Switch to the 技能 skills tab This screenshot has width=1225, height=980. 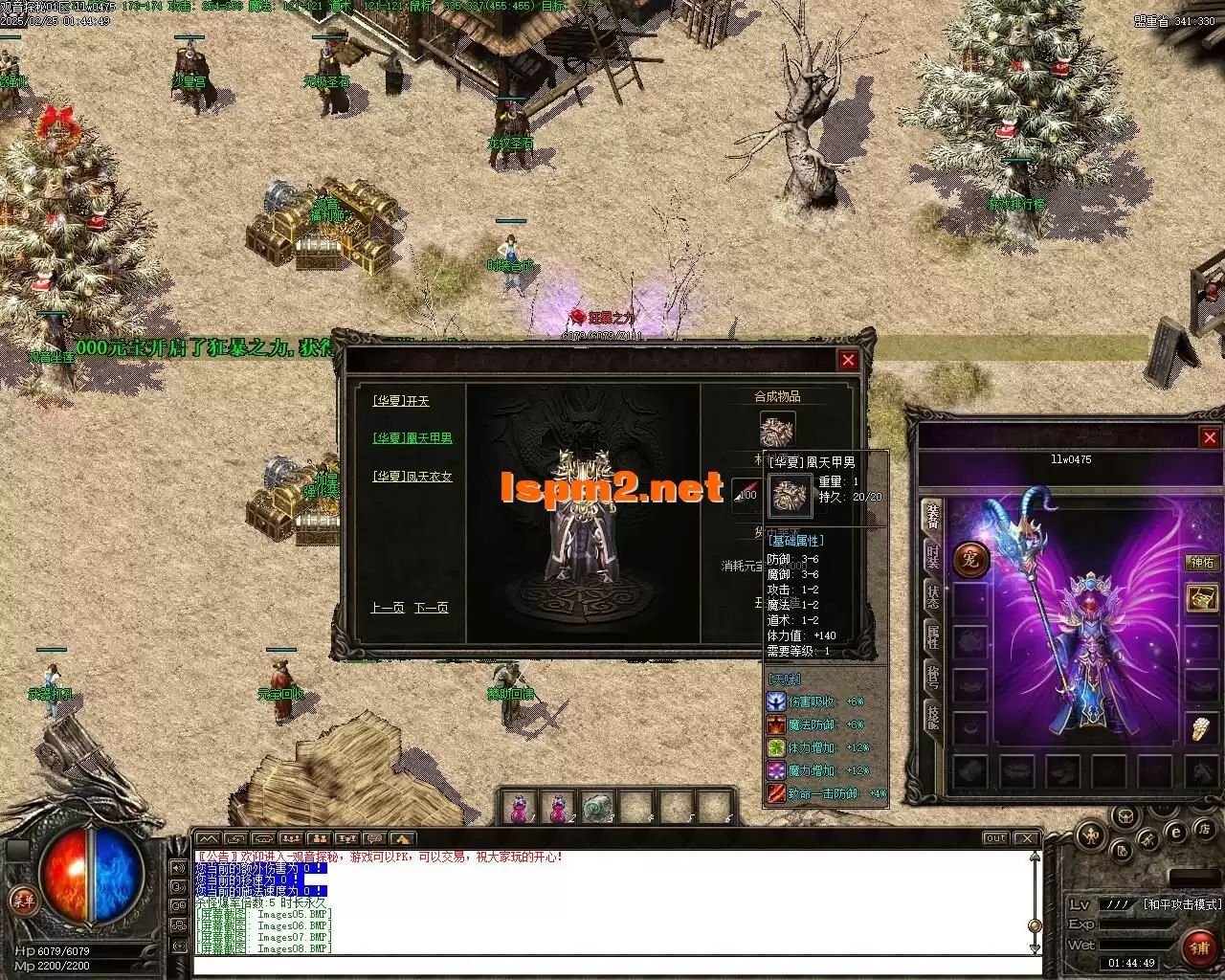932,715
